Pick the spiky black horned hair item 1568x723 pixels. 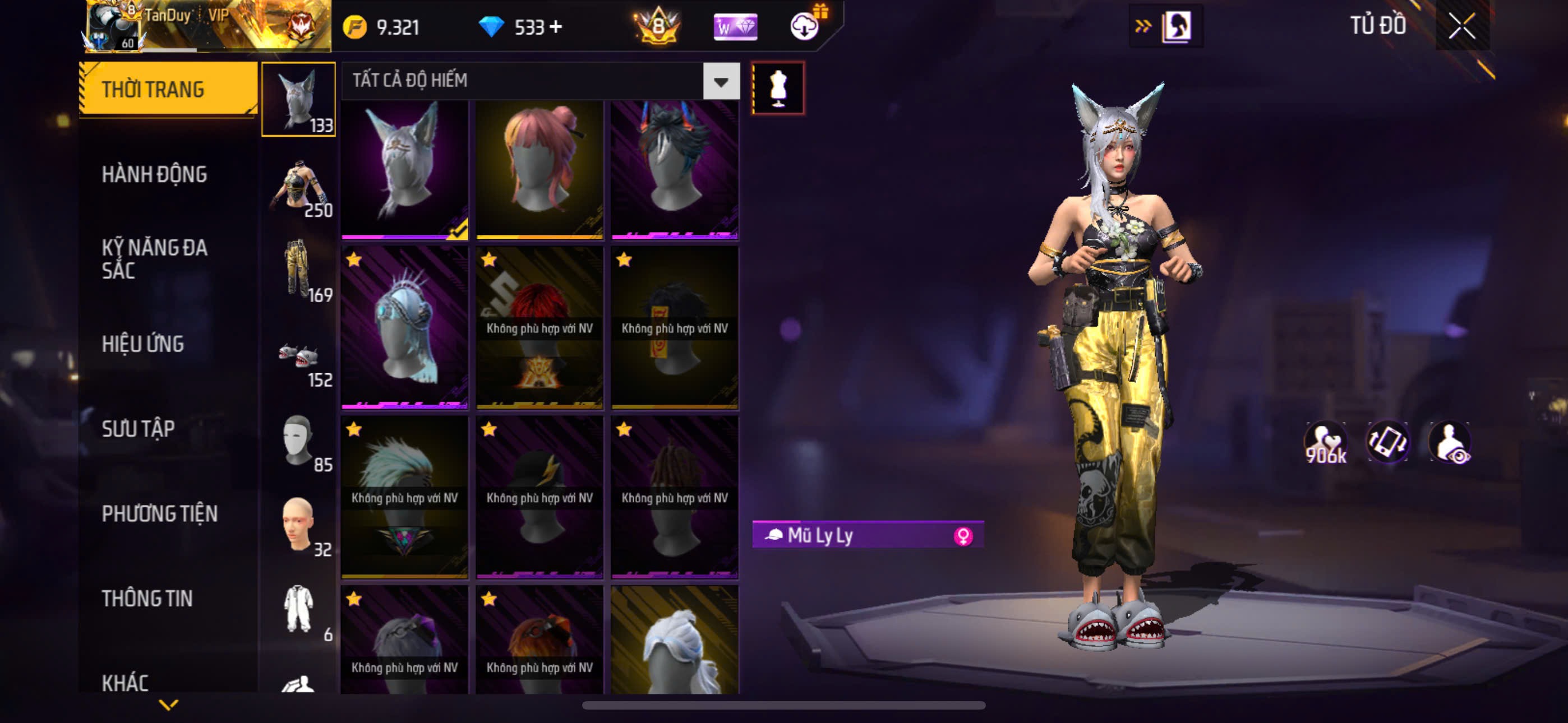click(x=675, y=169)
